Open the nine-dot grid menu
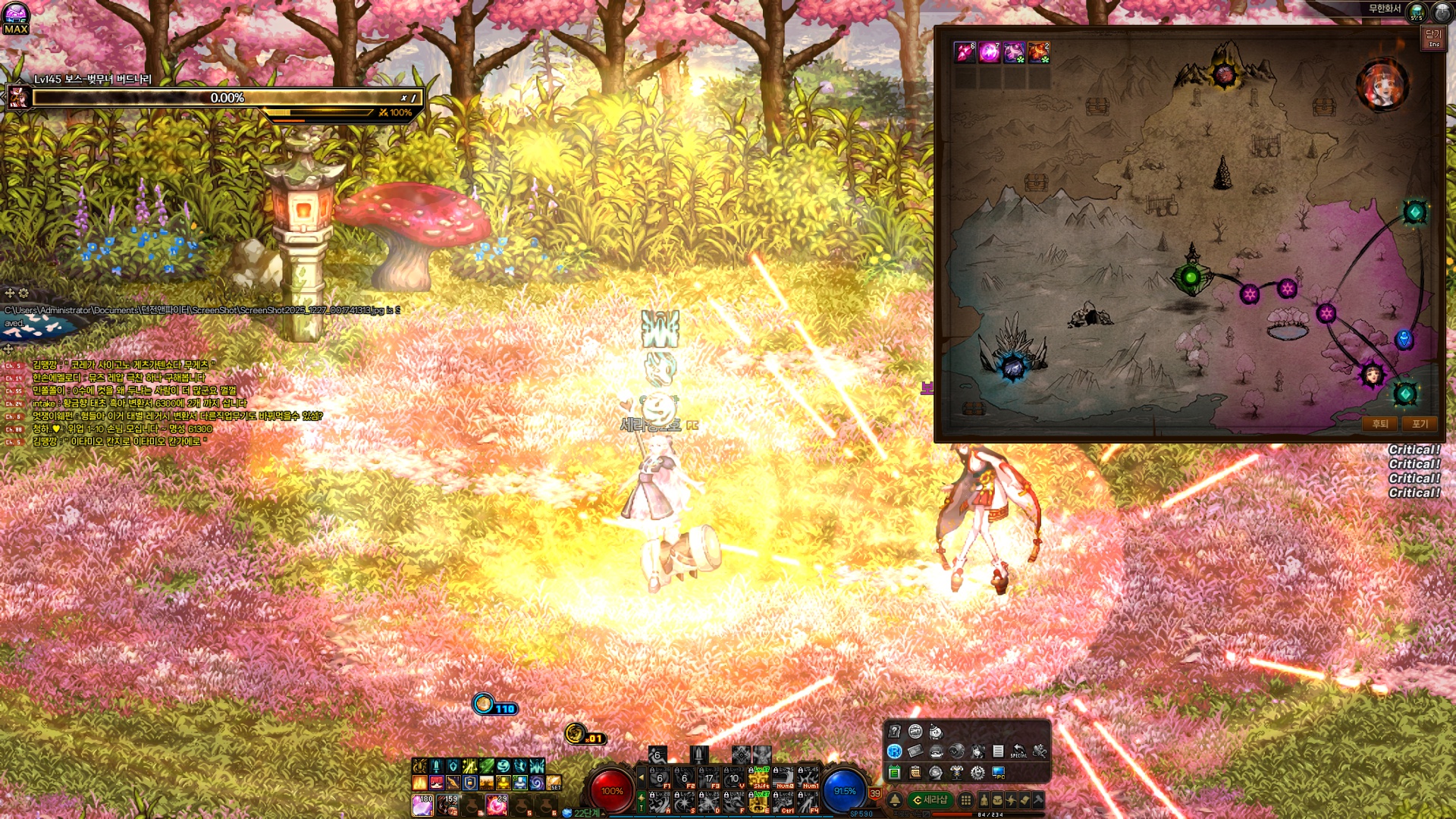Screen dimensions: 1456x819 (x=965, y=800)
